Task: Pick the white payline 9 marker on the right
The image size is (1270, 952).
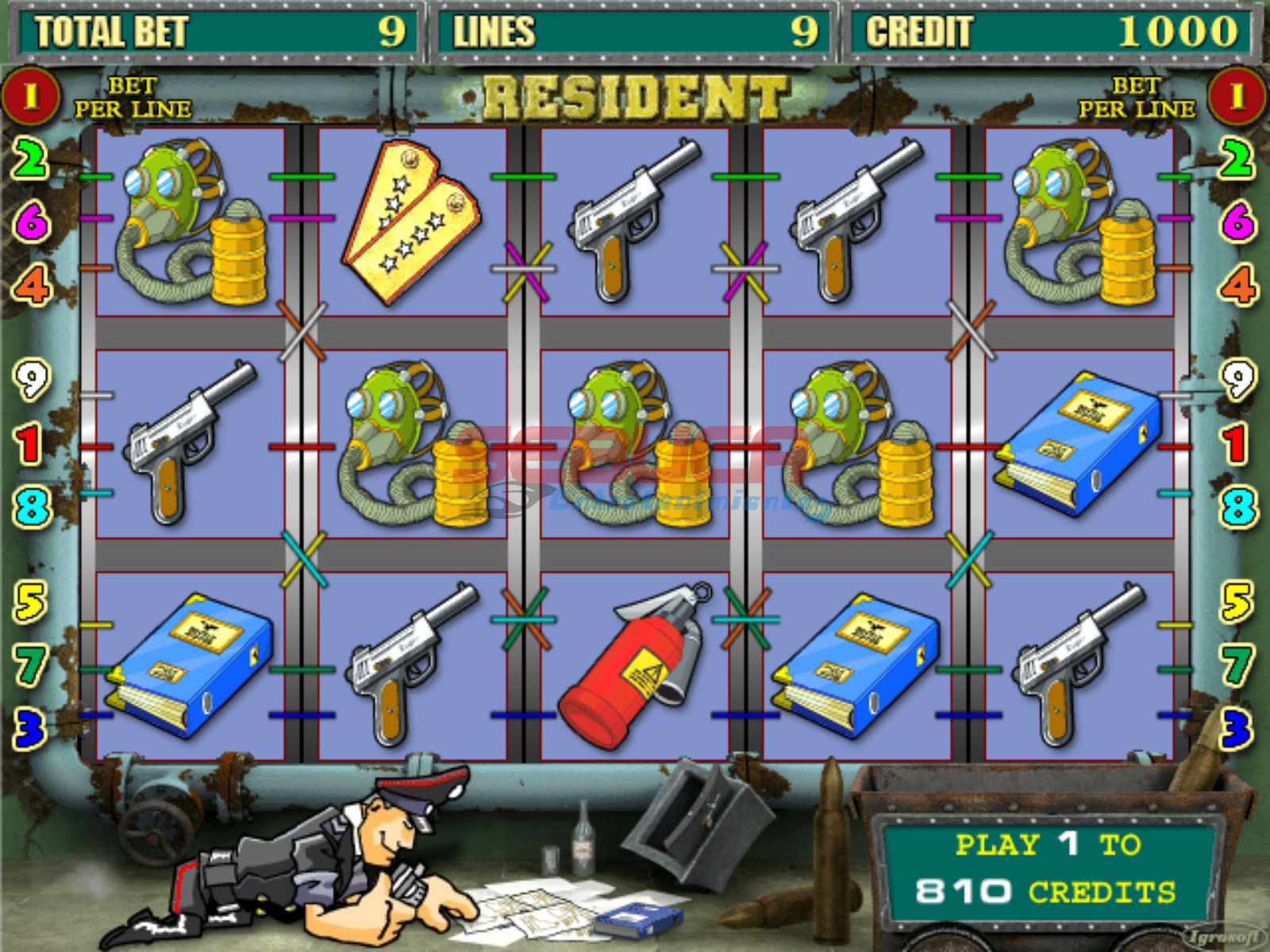Action: 1237,380
